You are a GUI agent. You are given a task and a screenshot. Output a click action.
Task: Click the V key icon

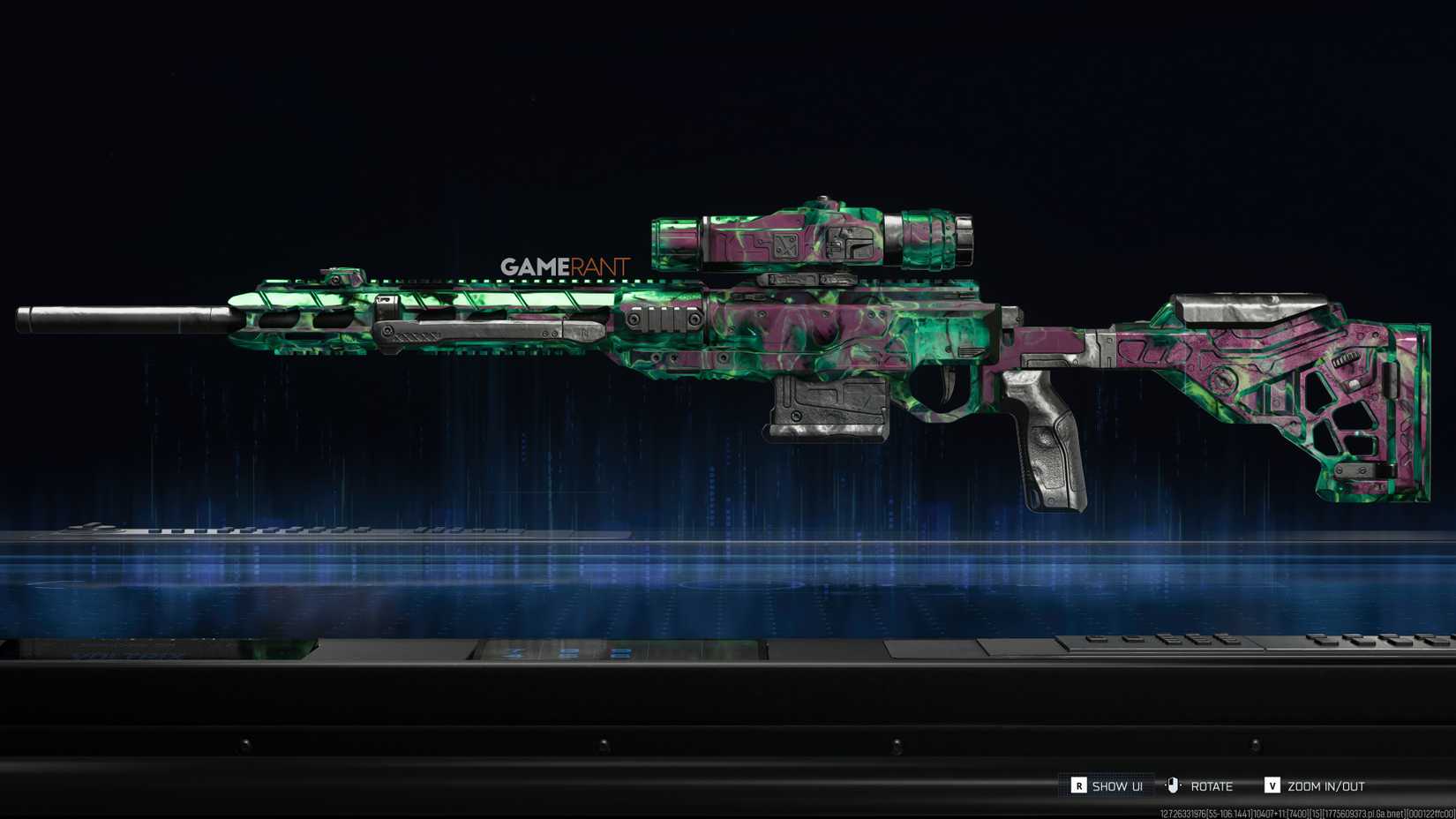point(1272,785)
